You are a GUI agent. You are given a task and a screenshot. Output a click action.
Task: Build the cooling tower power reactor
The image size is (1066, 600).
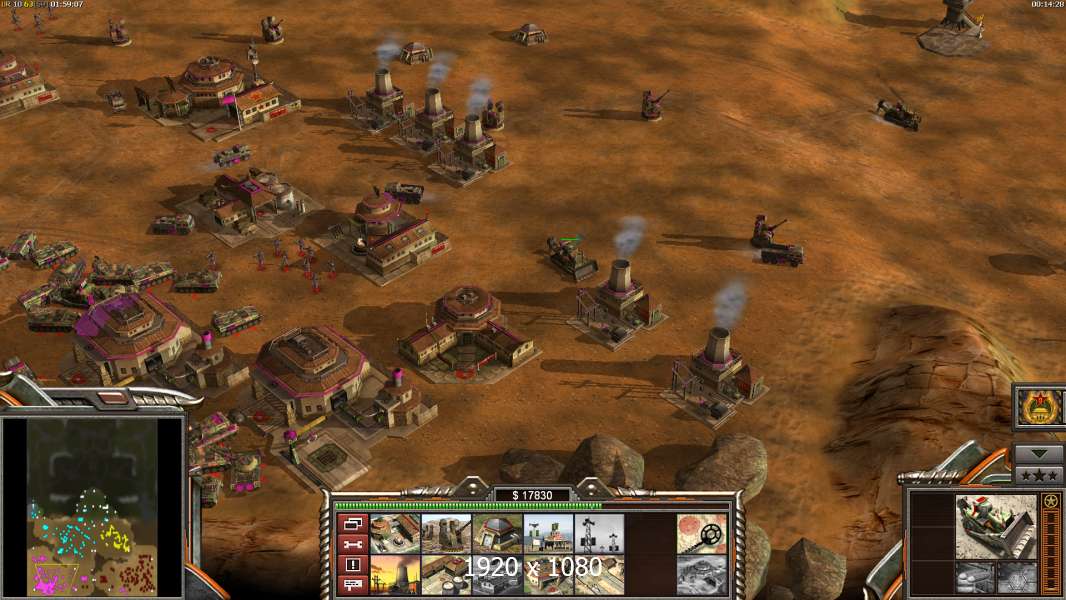[x=395, y=575]
